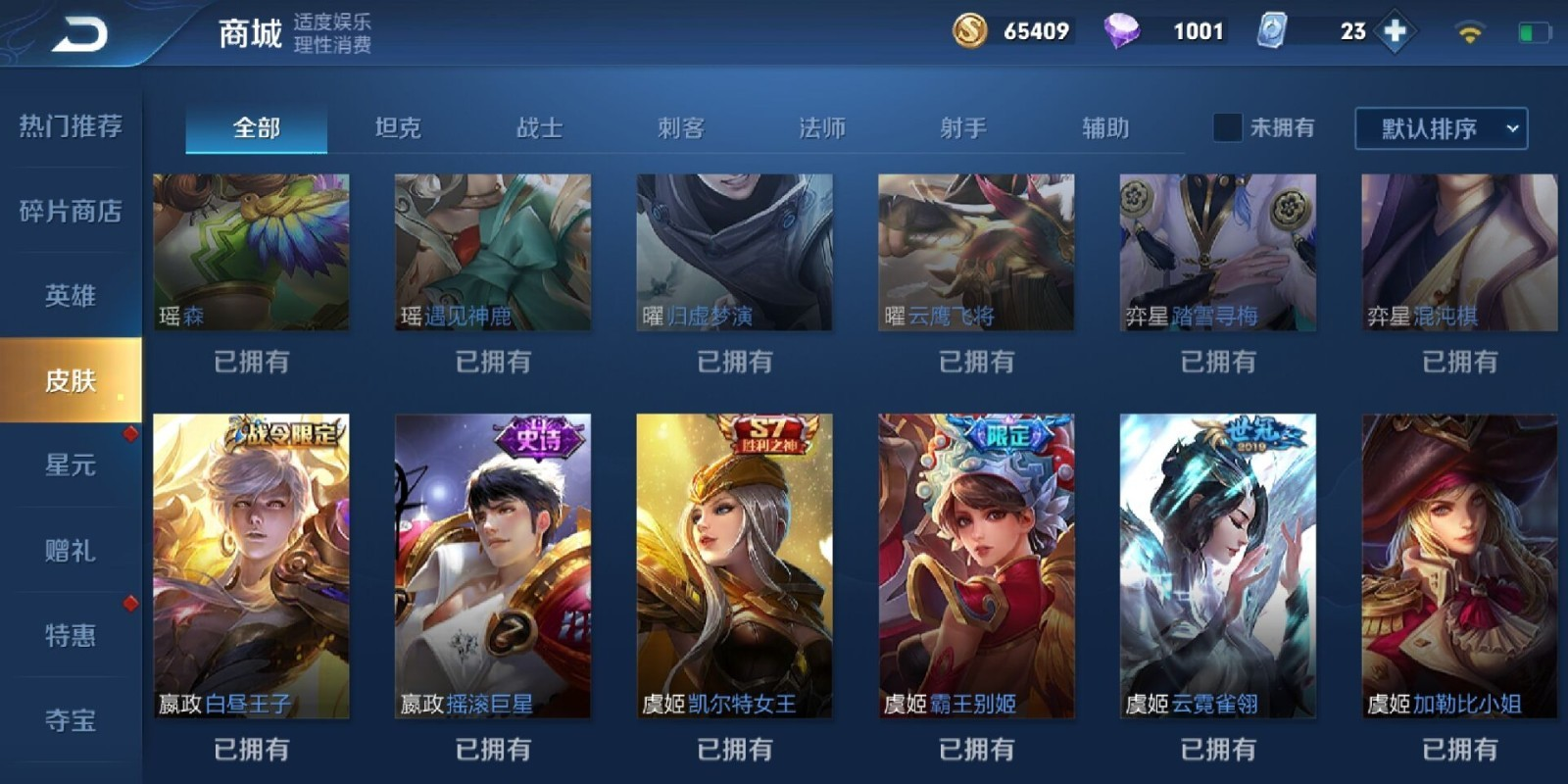
Task: Click the diamond currency icon
Action: point(1125,30)
